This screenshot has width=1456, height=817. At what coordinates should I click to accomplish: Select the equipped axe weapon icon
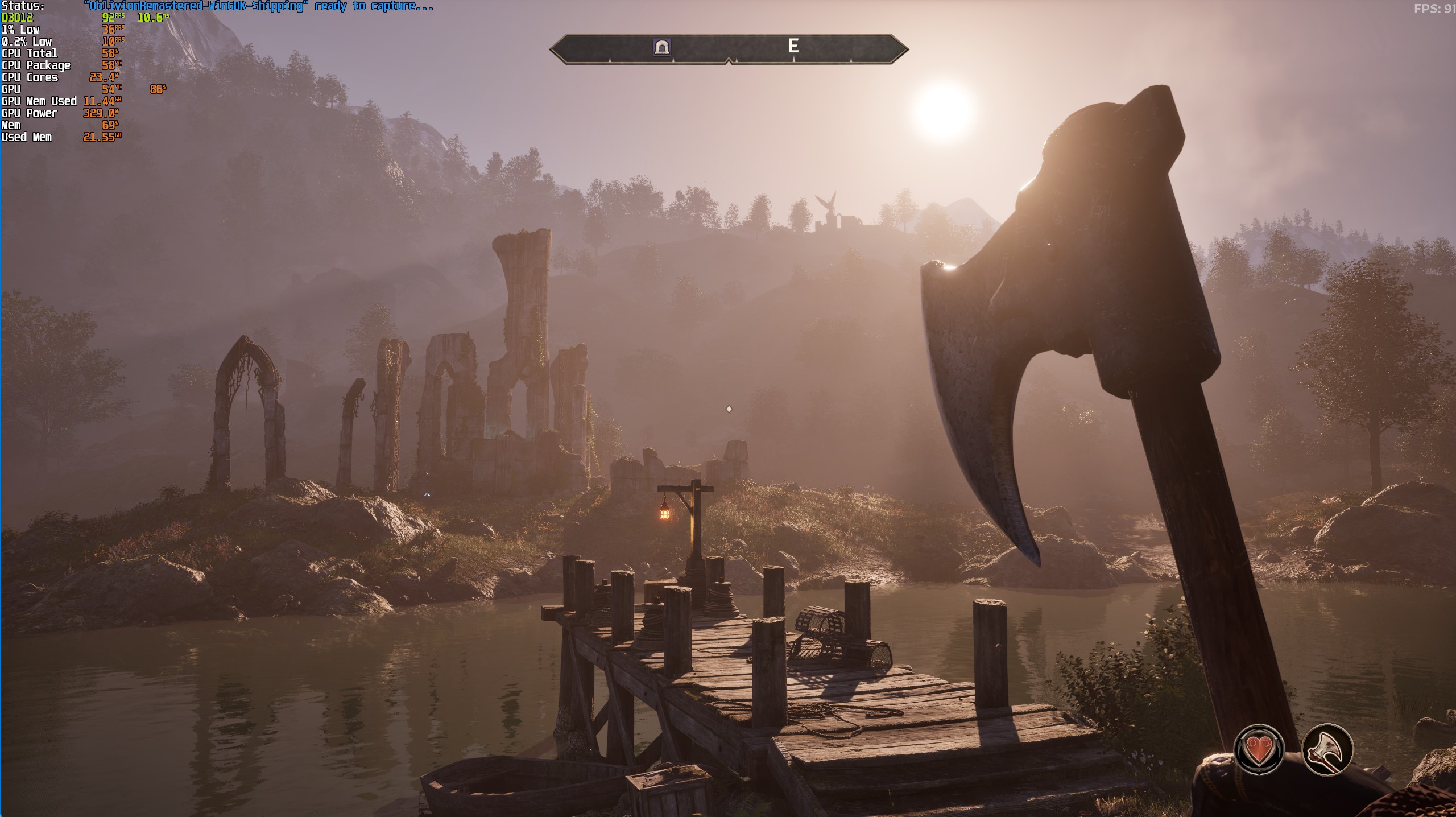click(x=1327, y=749)
